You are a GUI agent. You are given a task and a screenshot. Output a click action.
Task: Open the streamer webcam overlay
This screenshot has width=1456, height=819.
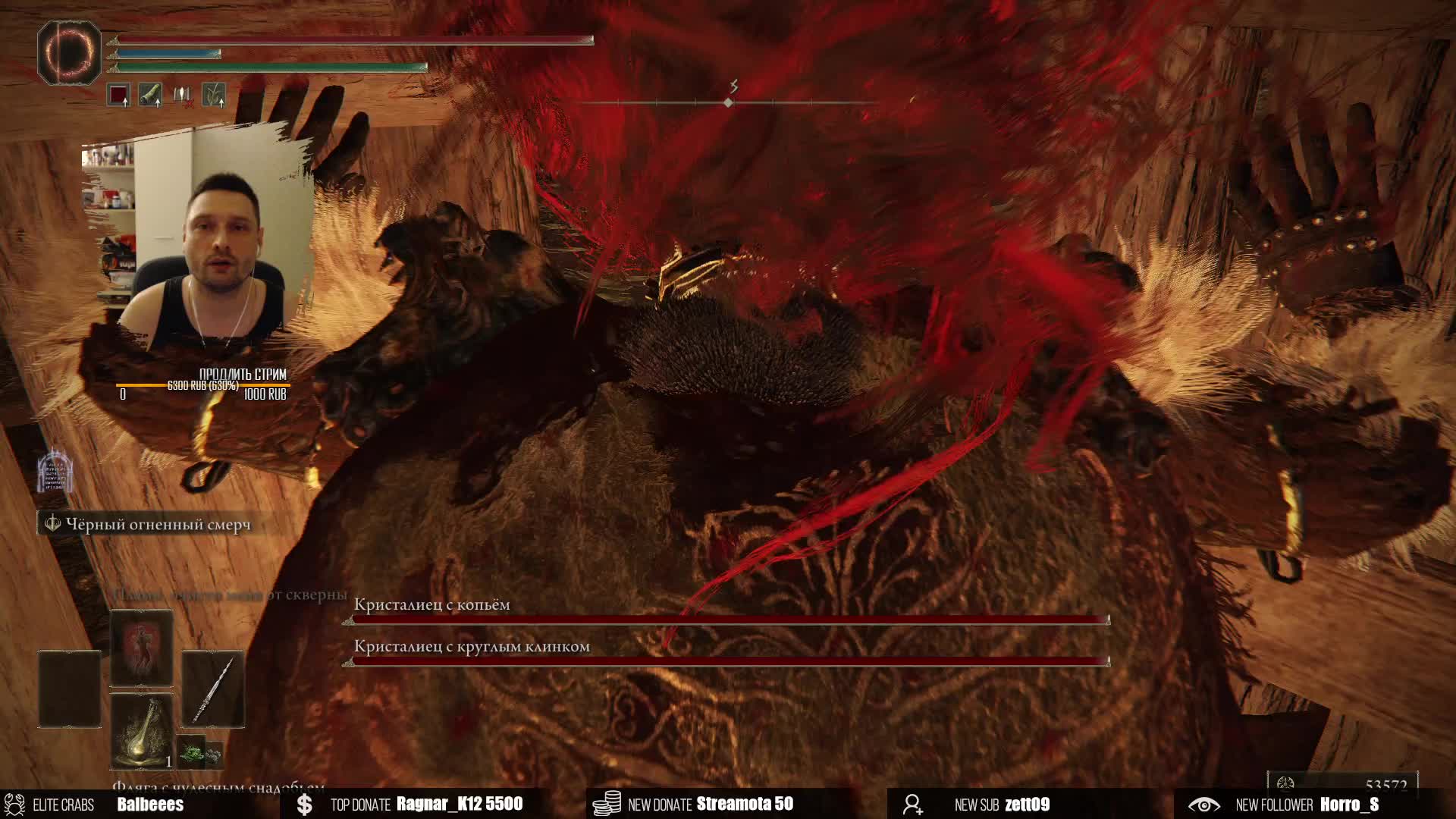coord(199,243)
